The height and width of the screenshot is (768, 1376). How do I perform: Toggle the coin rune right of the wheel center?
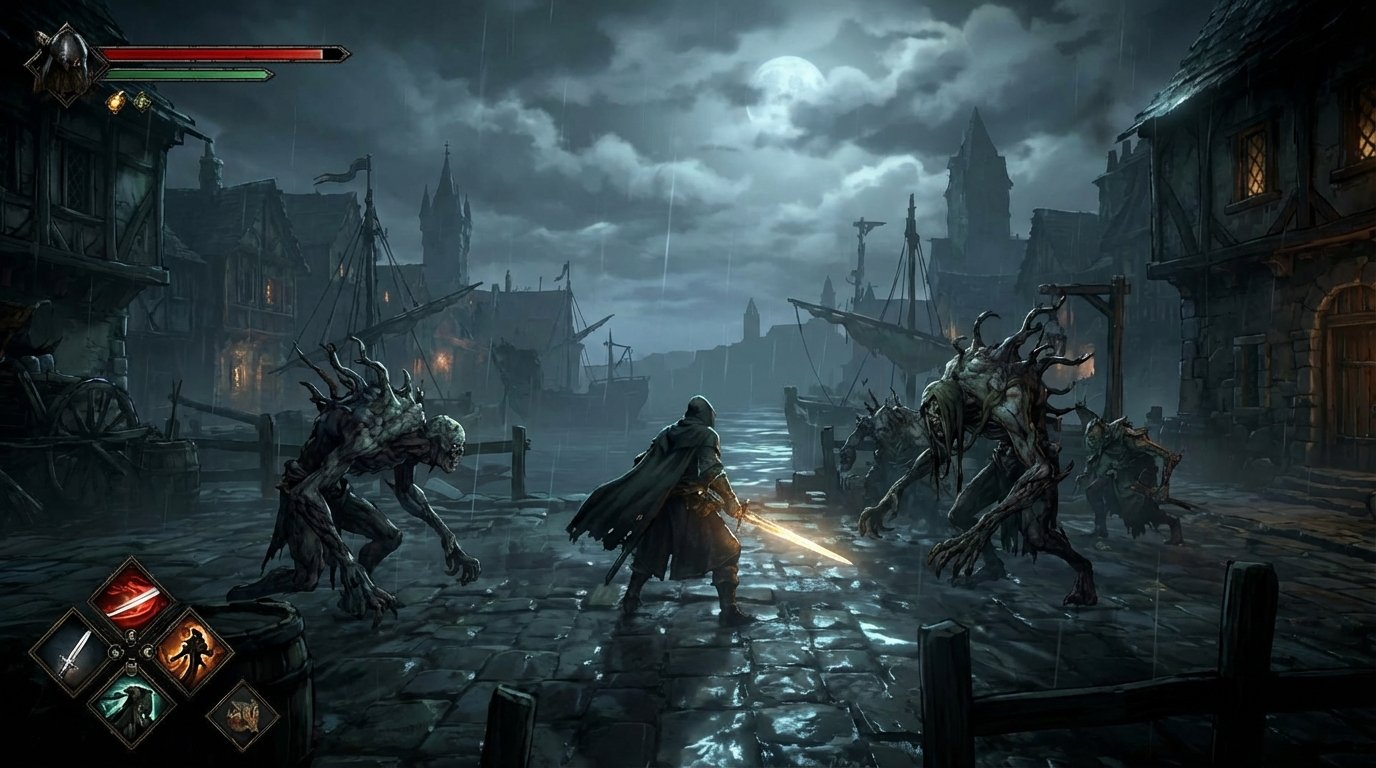pyautogui.click(x=148, y=652)
